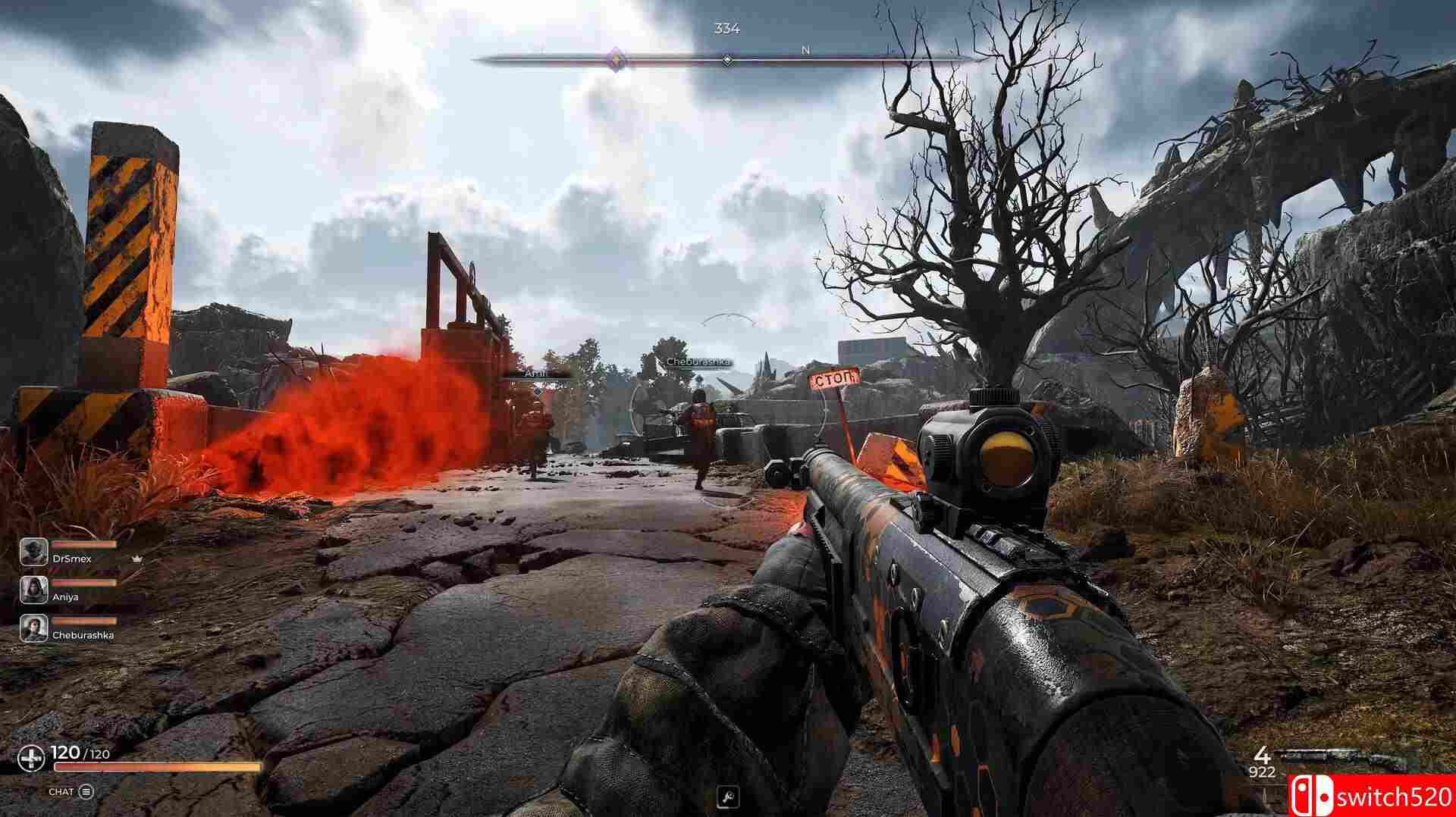Select Cheburashka's squad portrait
The image size is (1456, 817).
(33, 628)
